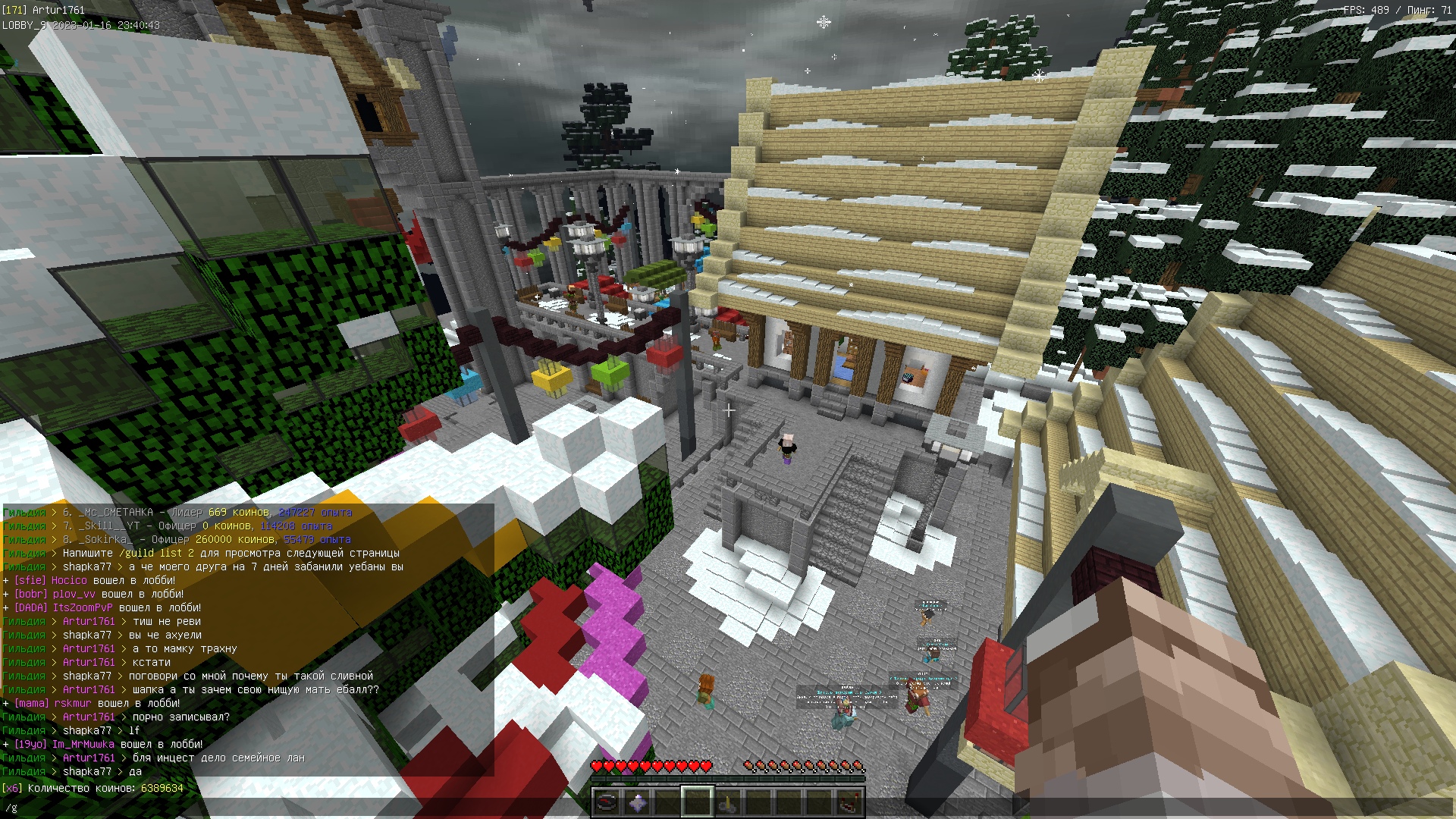Click guild leader _Mc_CMETAHKA's entry

[115, 513]
